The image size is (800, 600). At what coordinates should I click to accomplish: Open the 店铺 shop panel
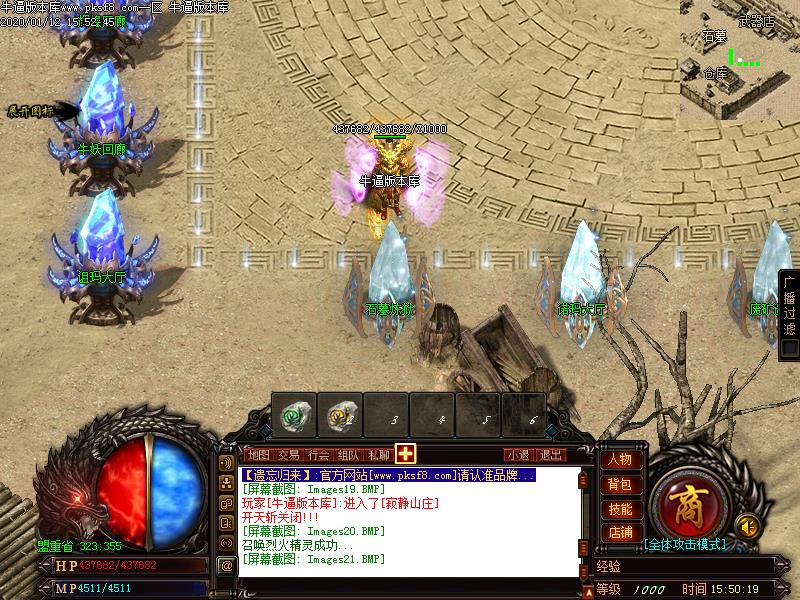click(619, 533)
